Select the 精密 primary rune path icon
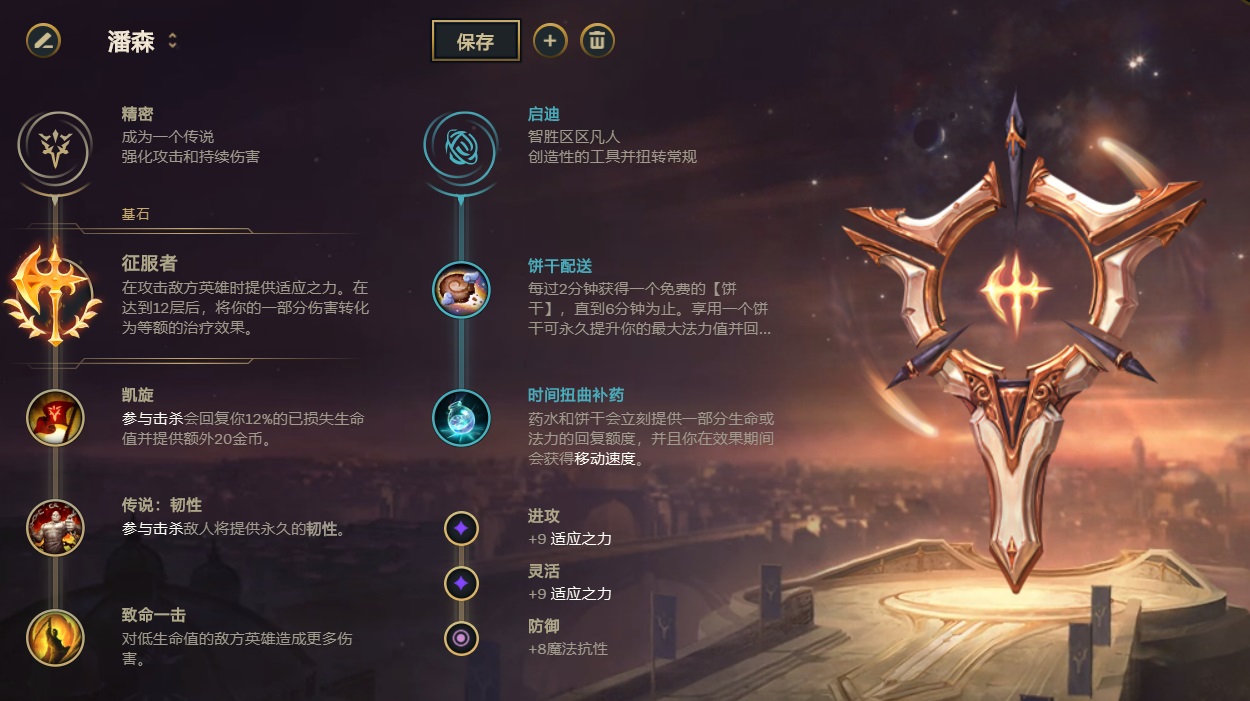Screen dimensions: 1250x701 coord(55,145)
